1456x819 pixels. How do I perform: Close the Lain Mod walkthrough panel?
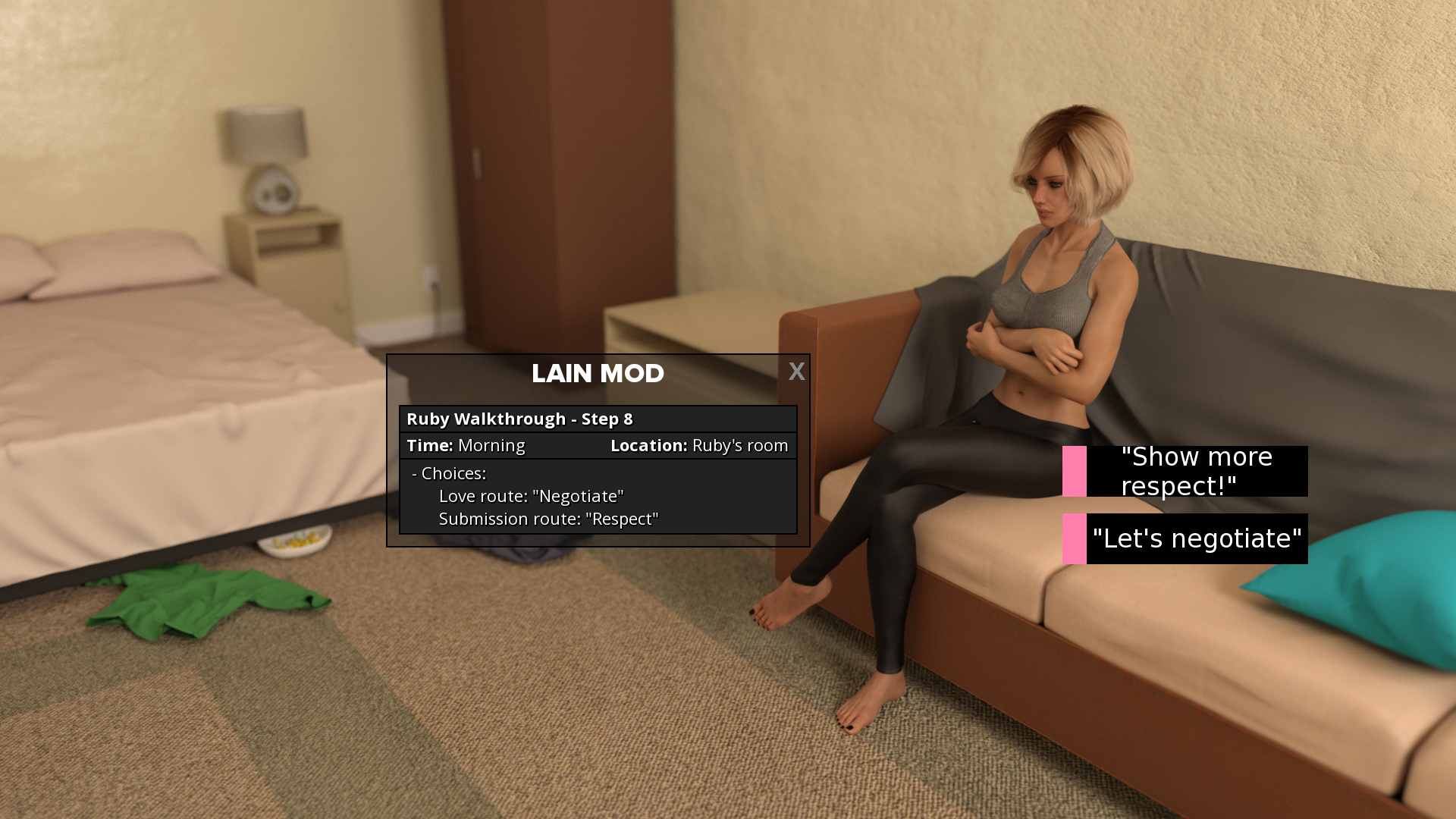[796, 372]
